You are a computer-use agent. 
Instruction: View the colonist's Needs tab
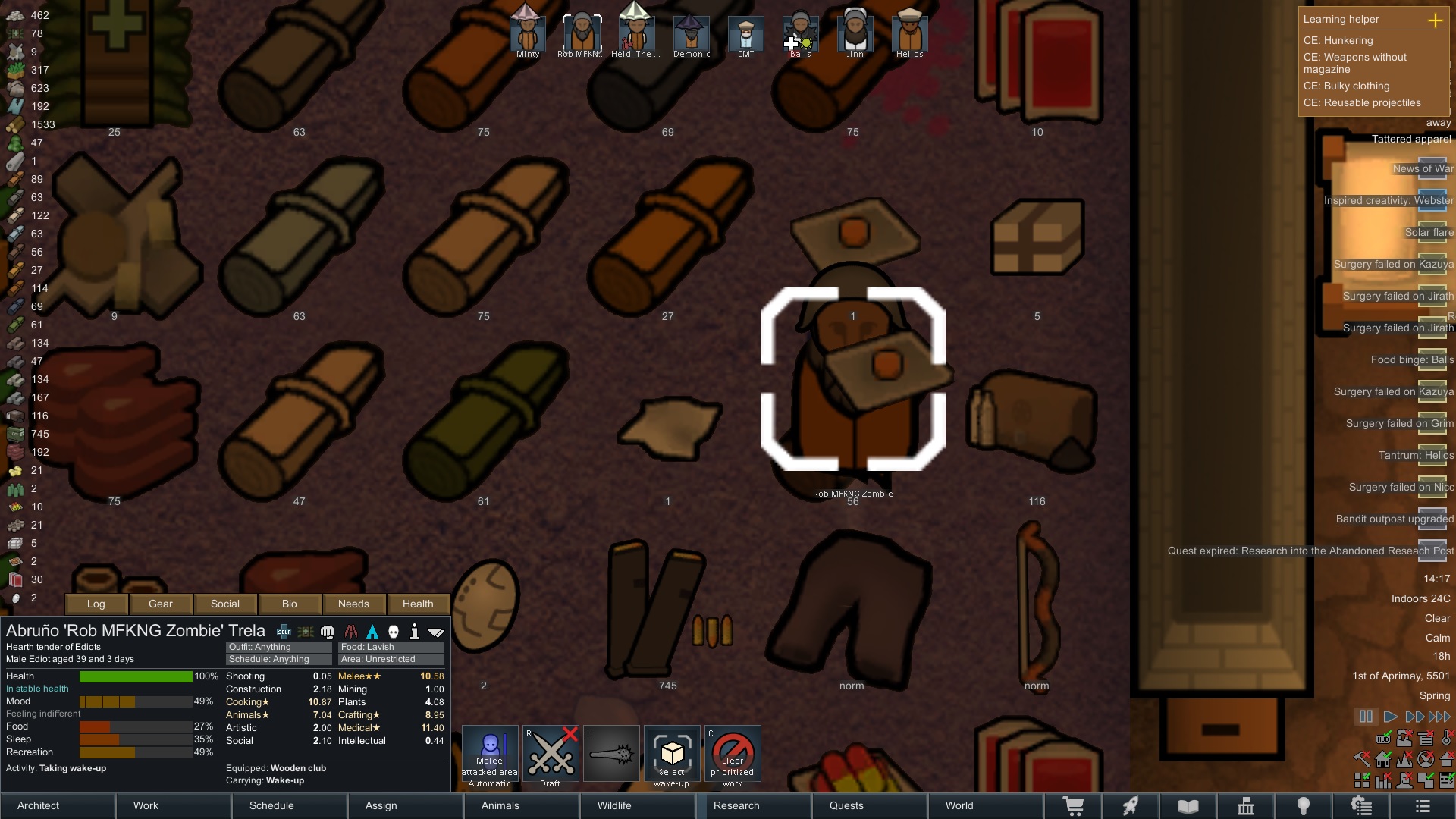(x=353, y=604)
